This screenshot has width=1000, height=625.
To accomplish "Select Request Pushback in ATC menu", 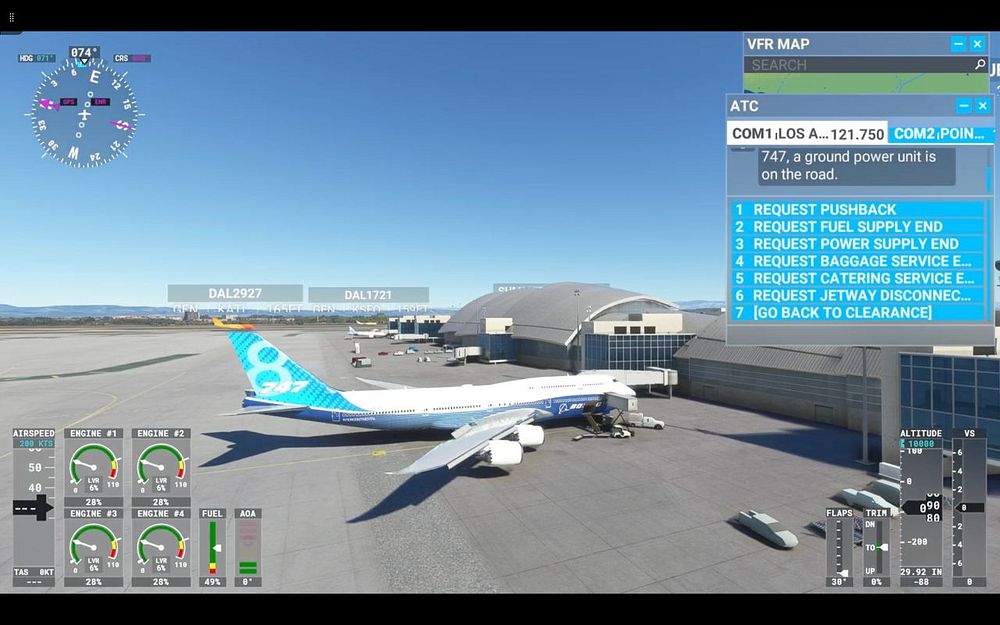I will pos(825,210).
